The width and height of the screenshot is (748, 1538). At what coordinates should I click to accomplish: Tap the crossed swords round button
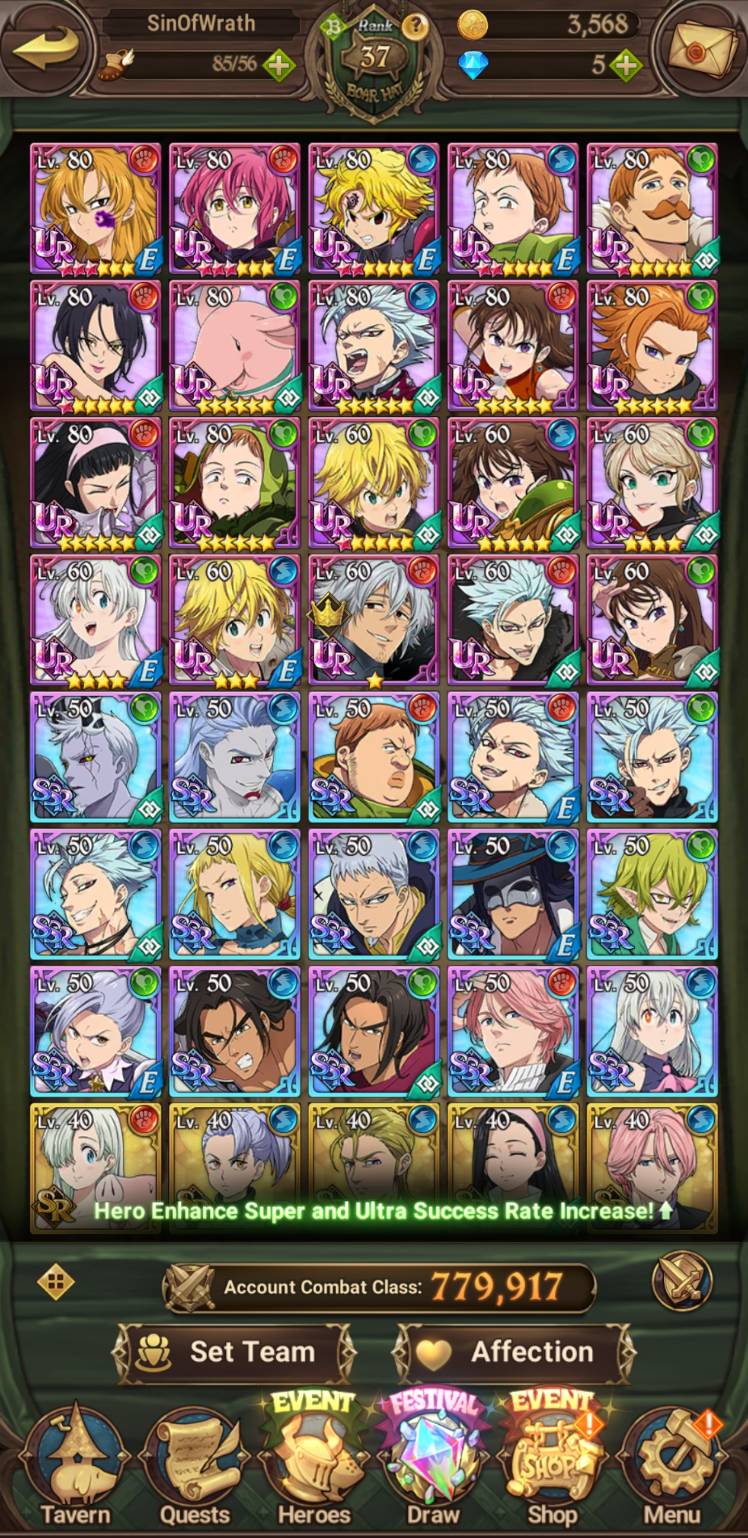(682, 1282)
